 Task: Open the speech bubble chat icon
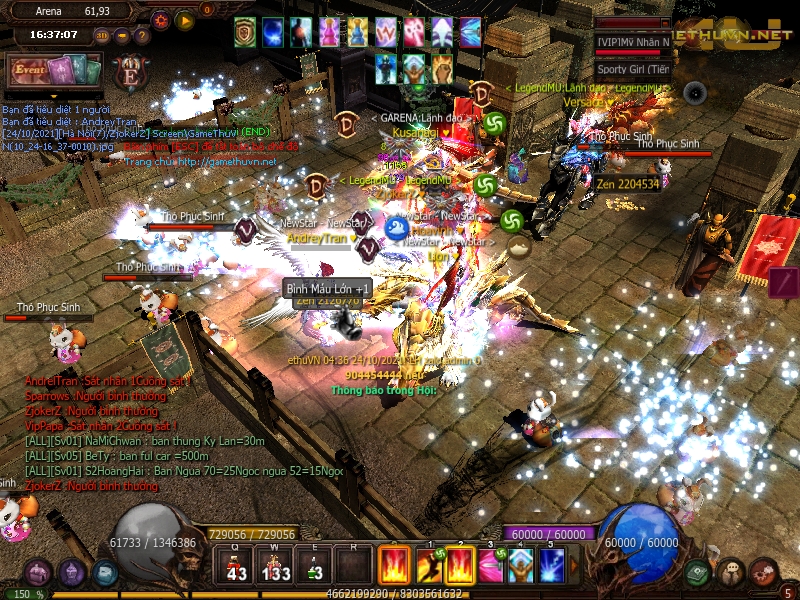[731, 572]
